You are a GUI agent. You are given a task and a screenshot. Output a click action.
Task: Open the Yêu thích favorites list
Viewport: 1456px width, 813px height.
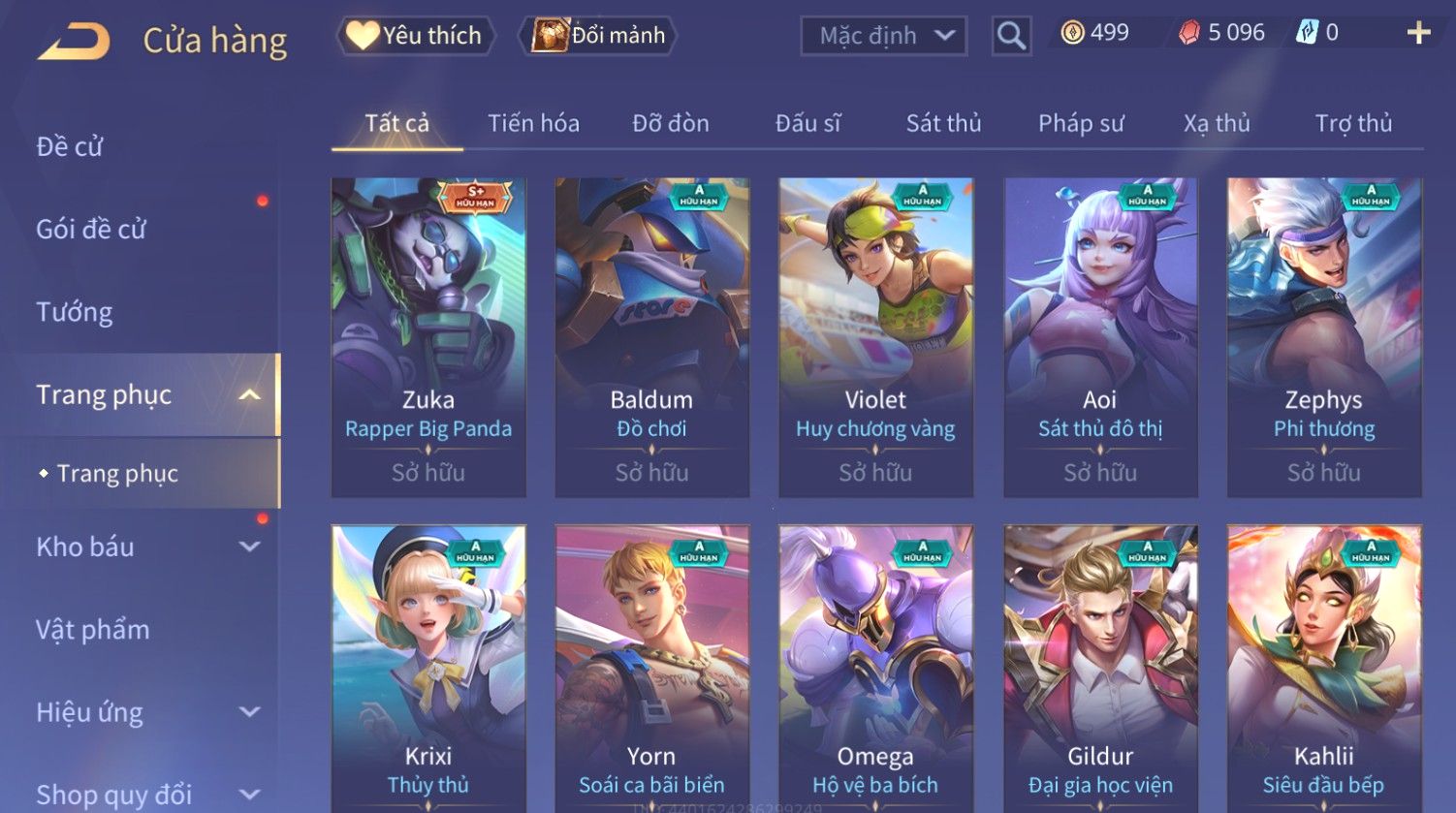[416, 36]
